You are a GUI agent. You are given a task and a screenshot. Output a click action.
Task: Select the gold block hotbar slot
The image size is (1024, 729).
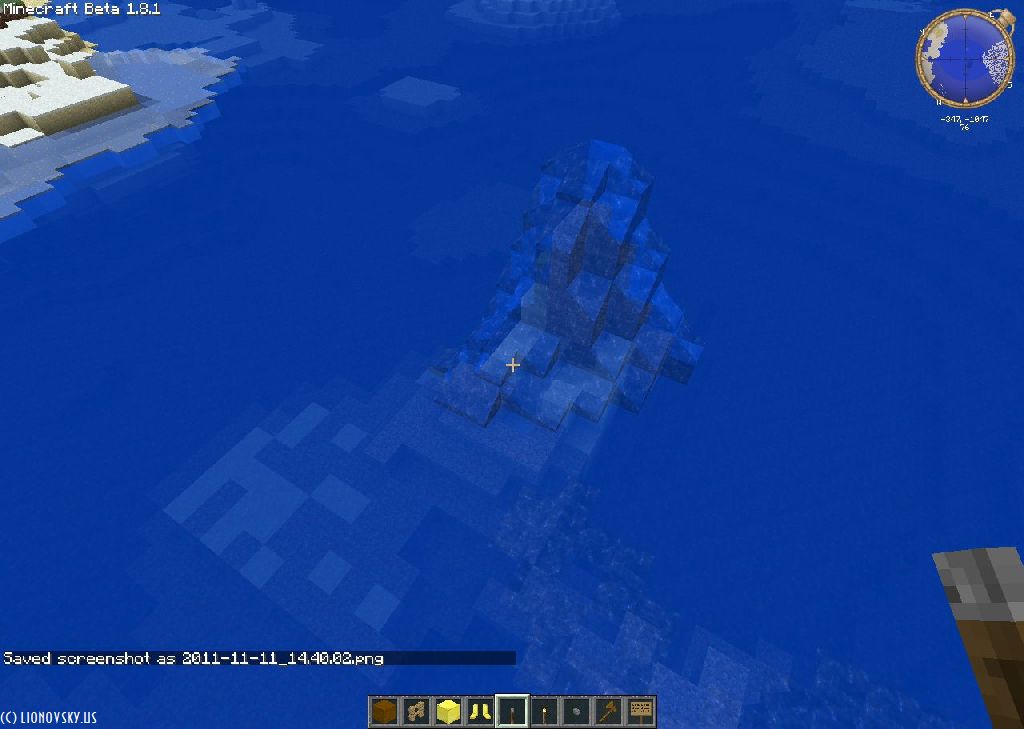448,712
